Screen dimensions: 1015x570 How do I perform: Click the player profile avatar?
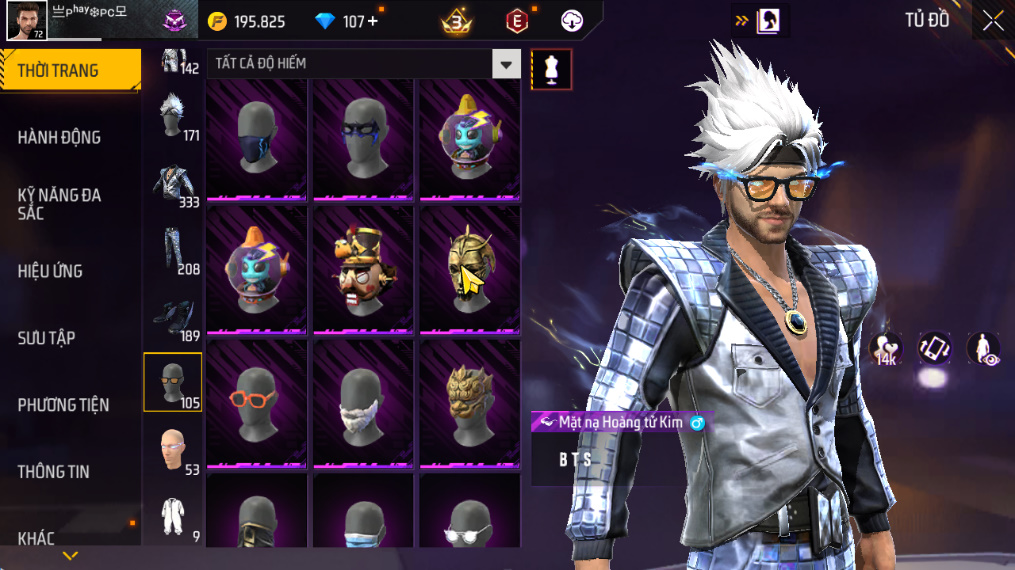pos(26,20)
